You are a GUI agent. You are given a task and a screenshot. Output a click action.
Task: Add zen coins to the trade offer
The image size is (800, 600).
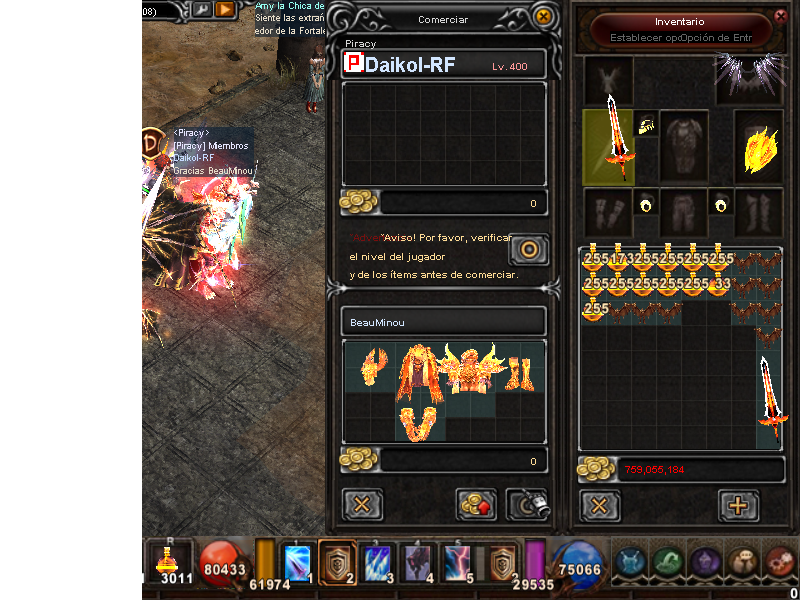click(477, 504)
